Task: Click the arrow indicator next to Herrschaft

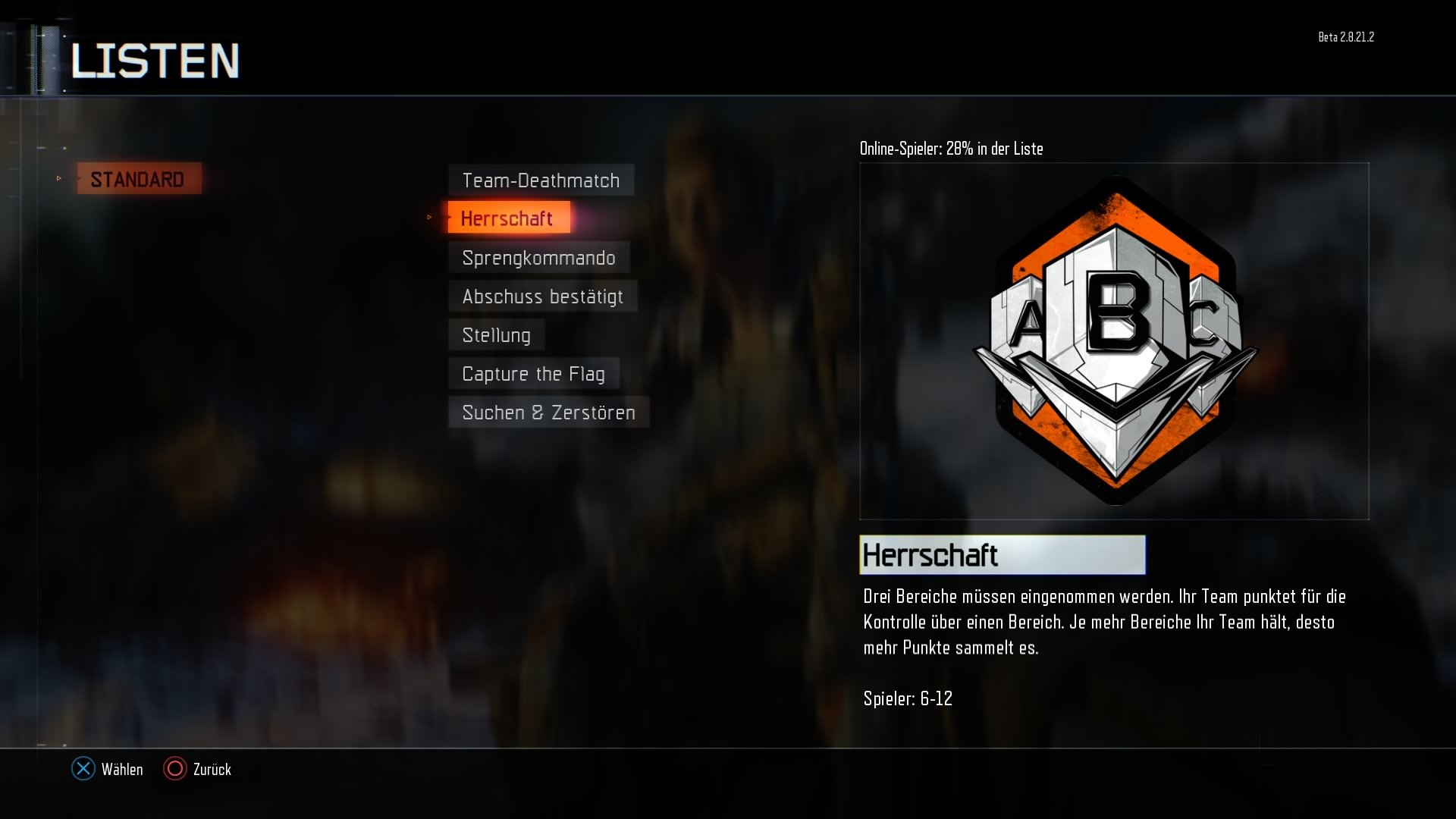Action: coord(428,218)
